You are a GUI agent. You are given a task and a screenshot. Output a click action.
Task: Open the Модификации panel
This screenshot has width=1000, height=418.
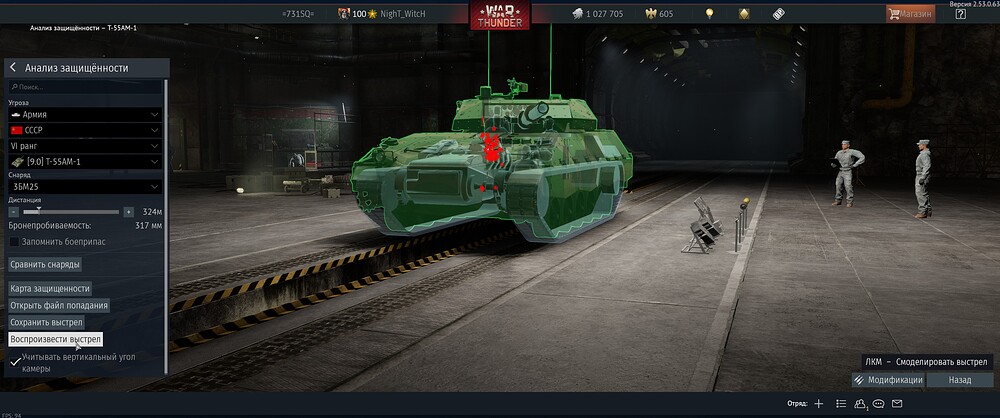(888, 380)
